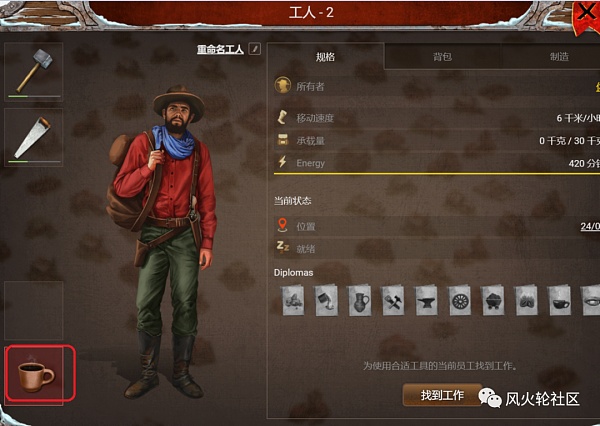This screenshot has width=600, height=426.
Task: Select the hand saw tool slot
Action: click(x=34, y=136)
